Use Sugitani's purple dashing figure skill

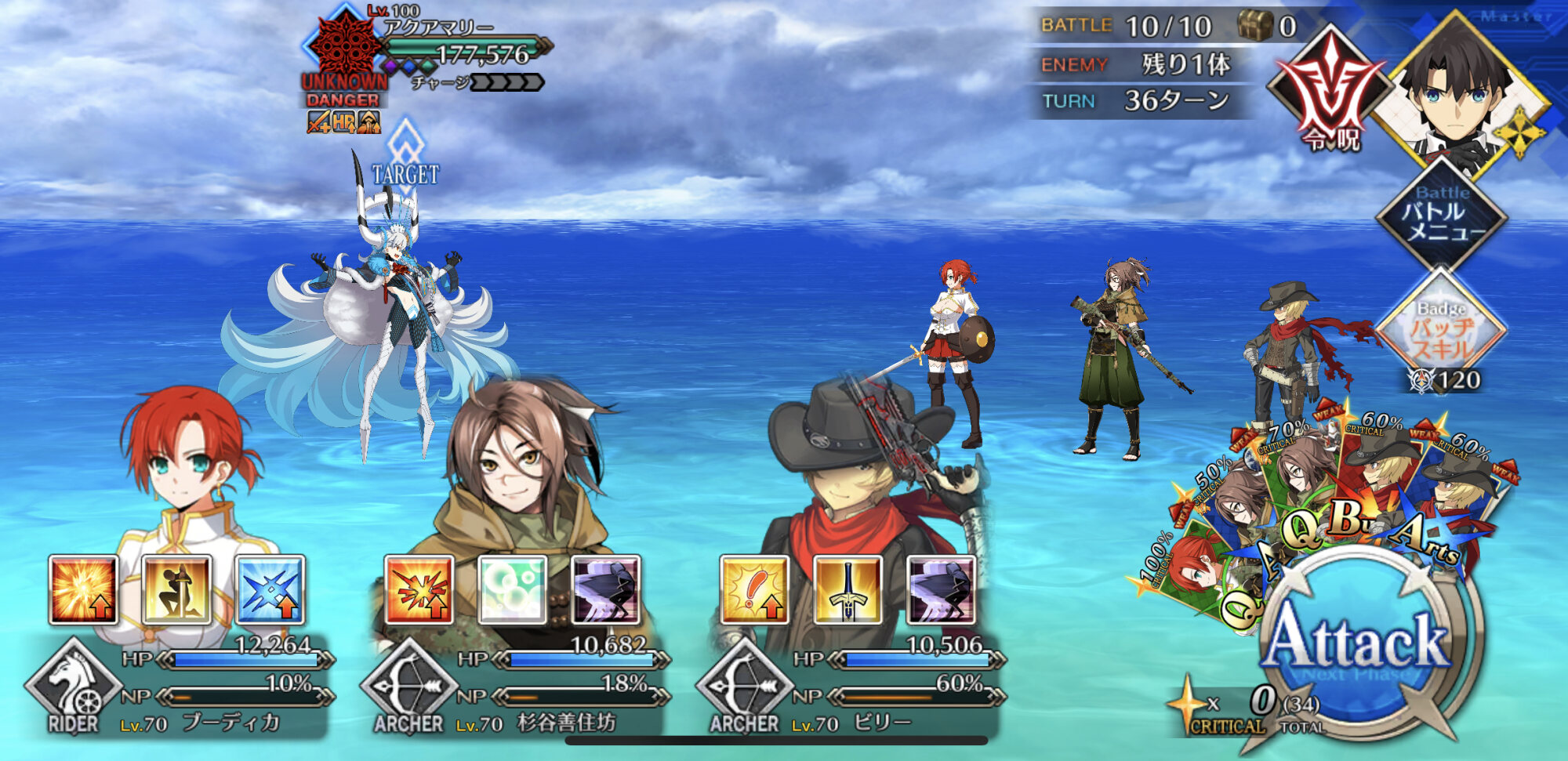click(605, 589)
